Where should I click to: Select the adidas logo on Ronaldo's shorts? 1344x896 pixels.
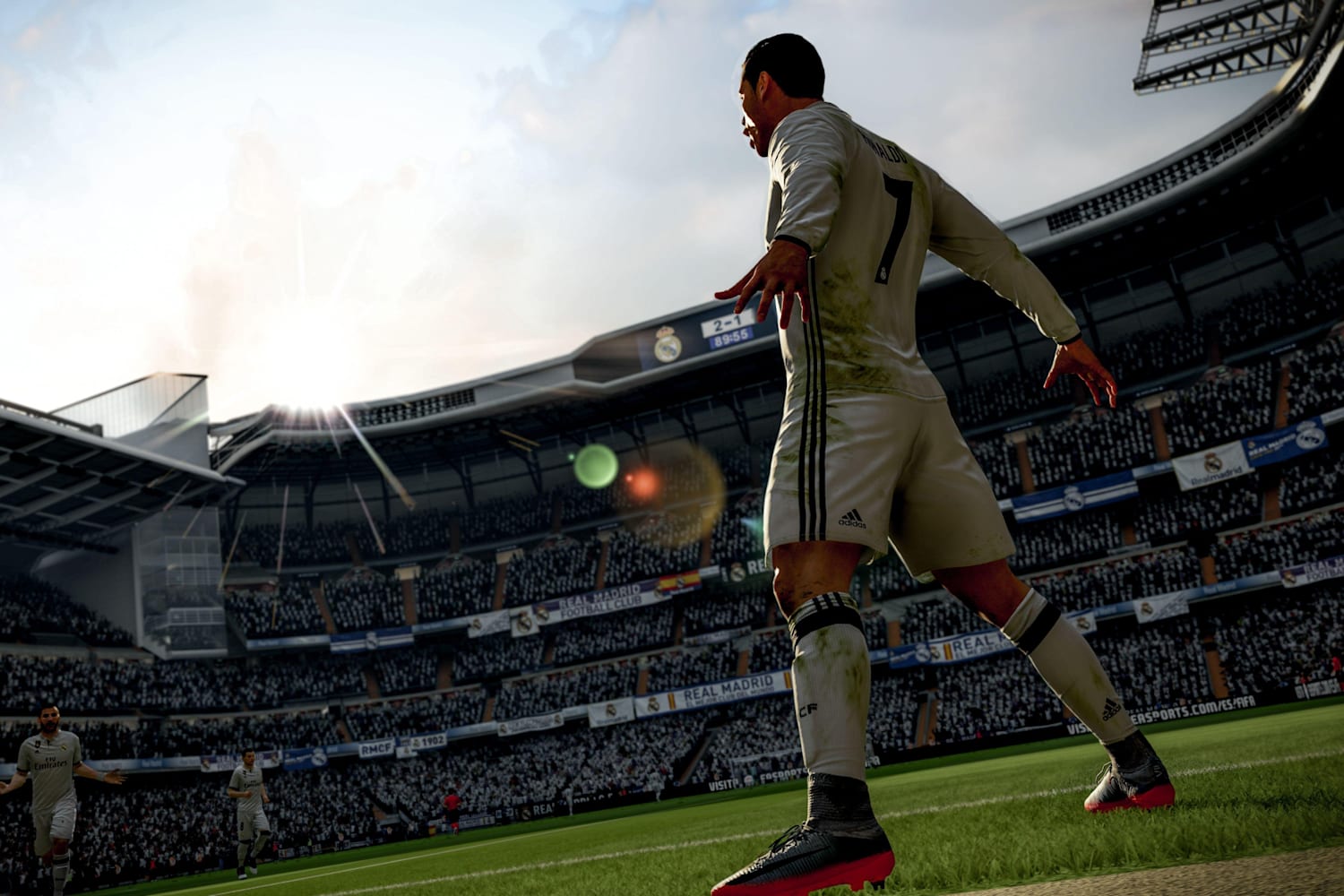[x=850, y=519]
